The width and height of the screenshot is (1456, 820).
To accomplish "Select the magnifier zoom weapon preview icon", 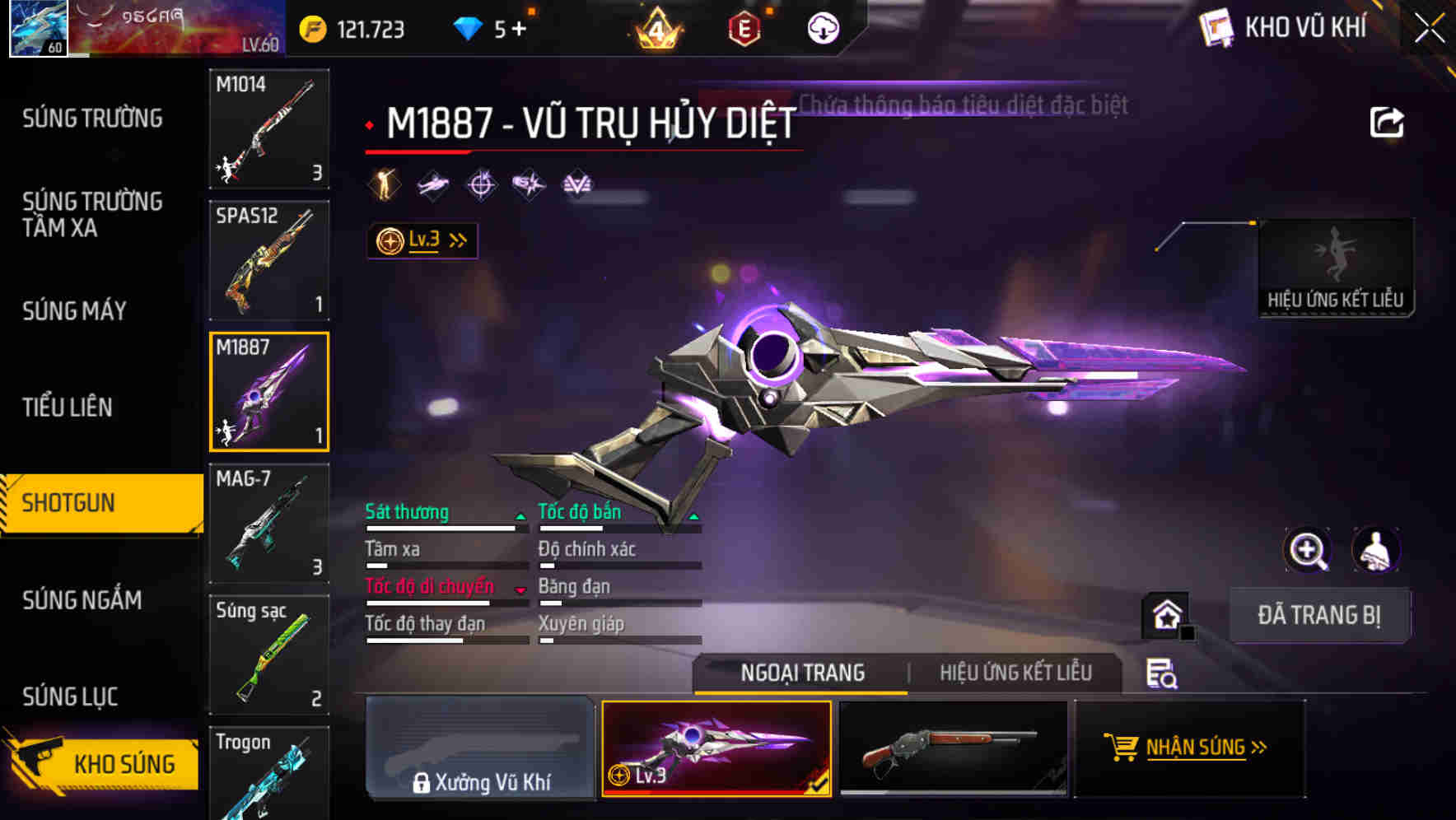I will [x=1309, y=550].
